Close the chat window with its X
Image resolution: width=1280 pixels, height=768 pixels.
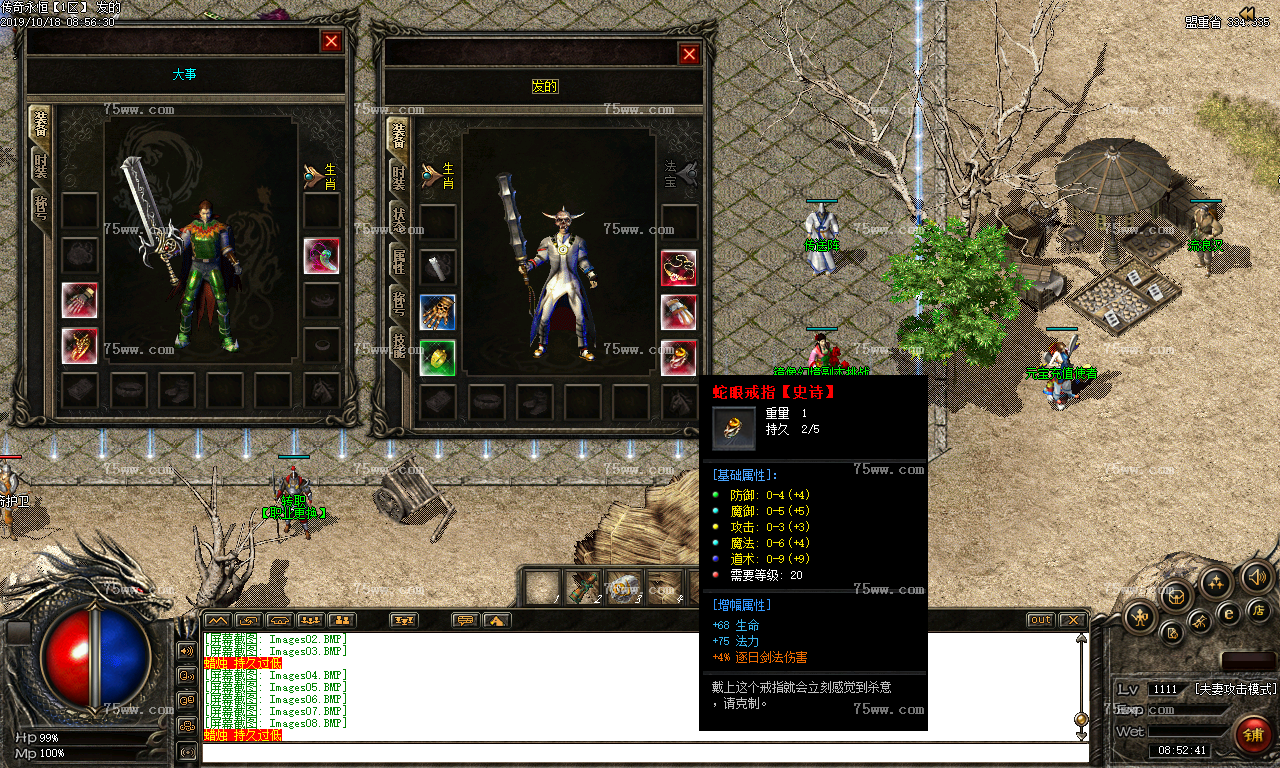(x=1071, y=620)
